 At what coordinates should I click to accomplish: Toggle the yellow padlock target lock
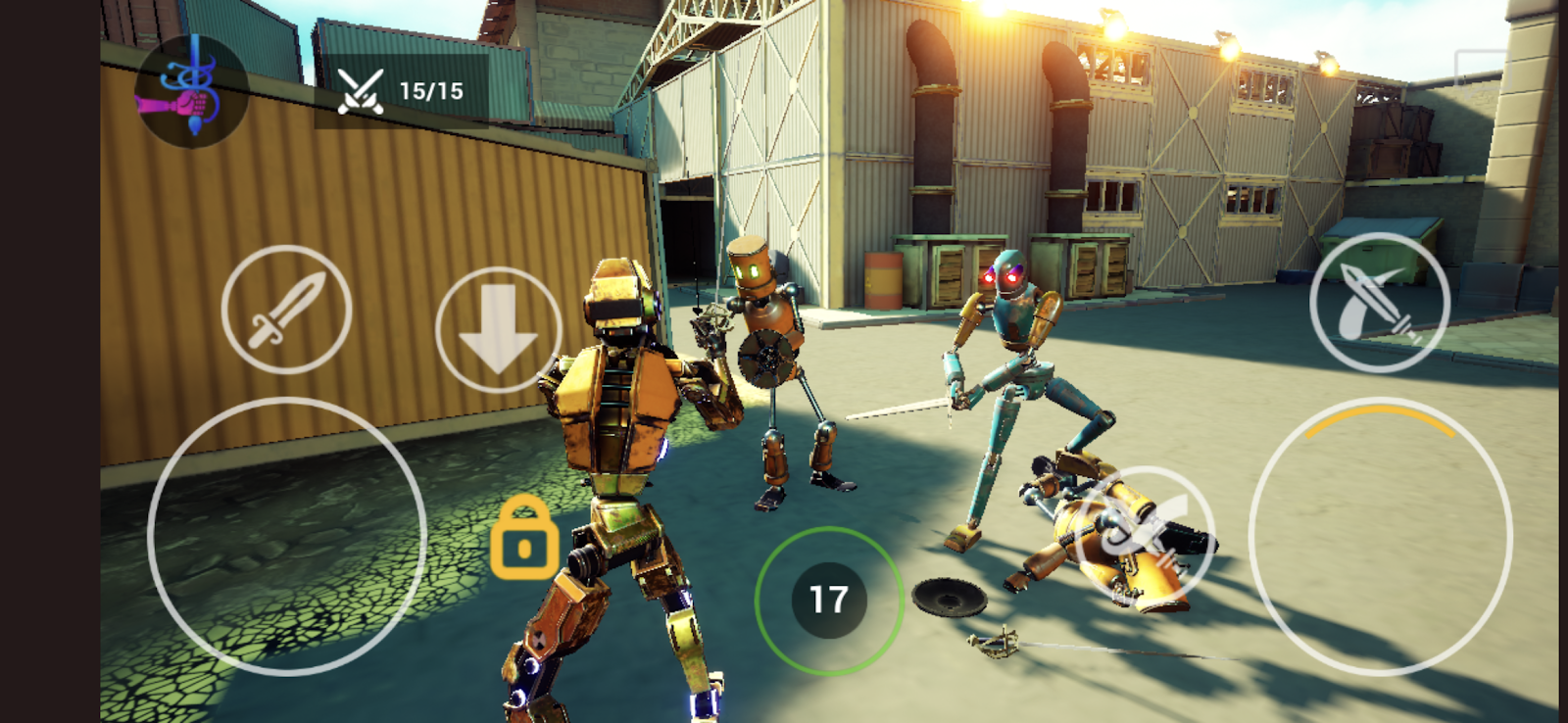(524, 538)
